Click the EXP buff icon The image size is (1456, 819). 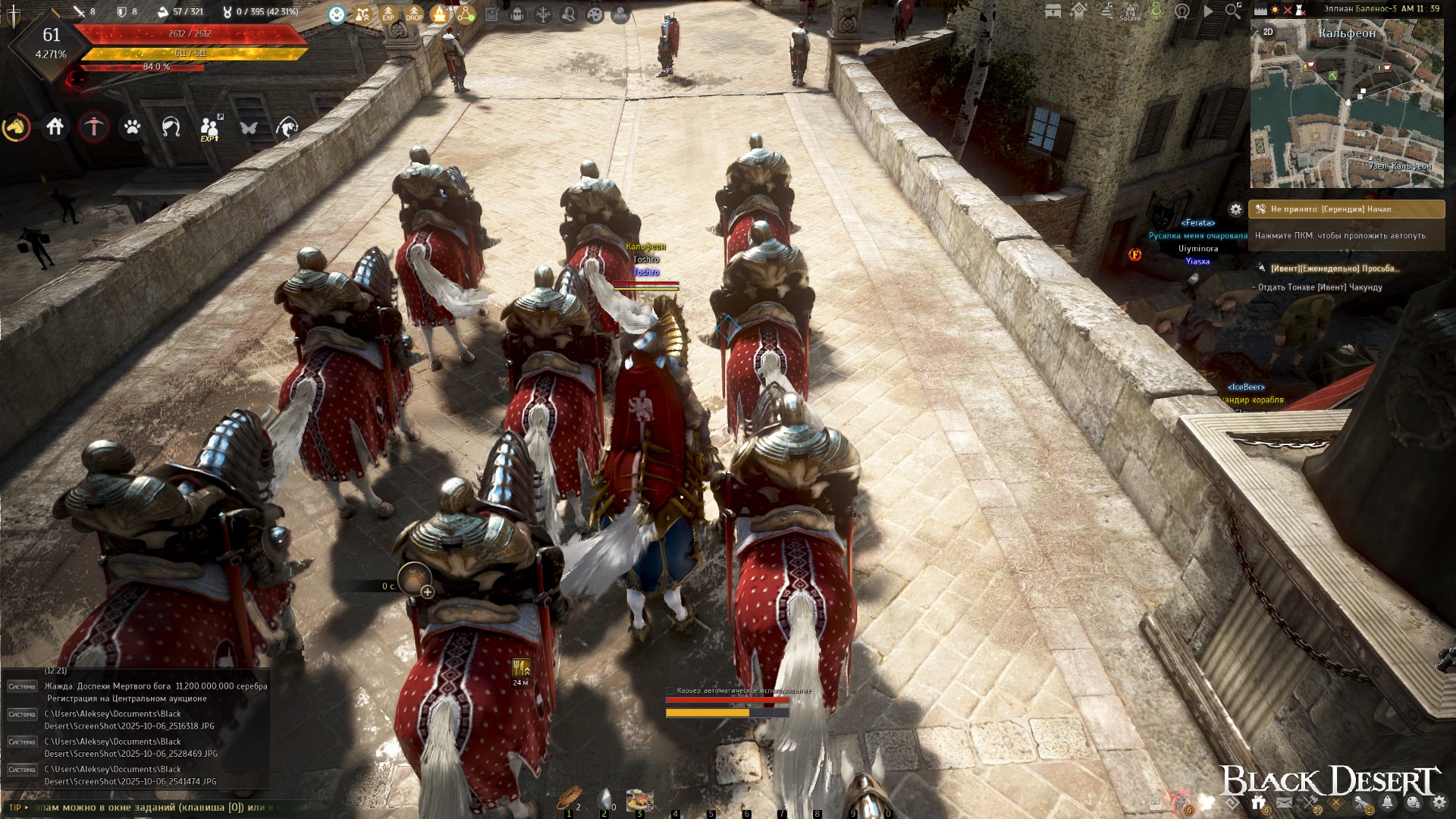(388, 14)
